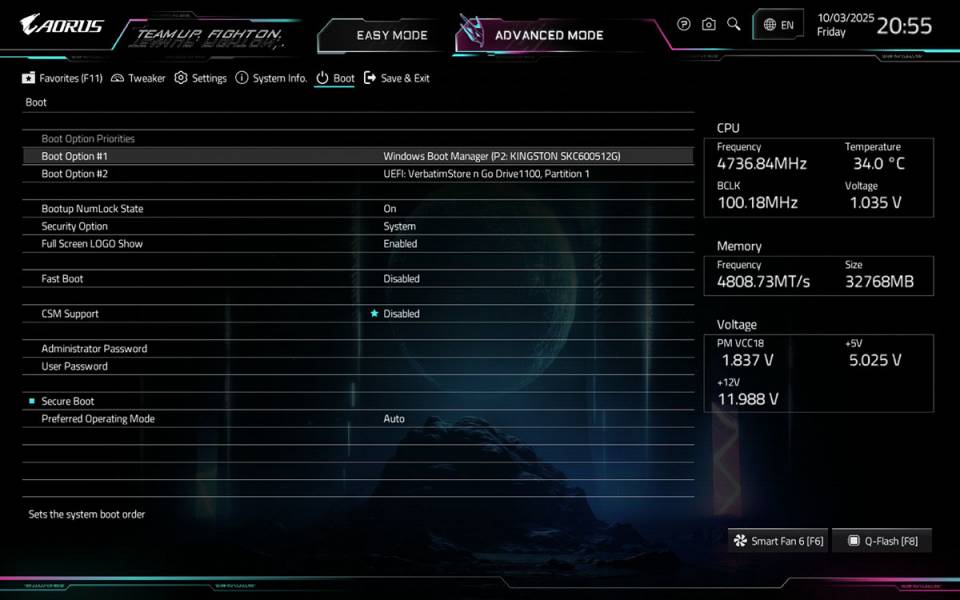This screenshot has width=960, height=600.
Task: Change the Preferred Operating Mode
Action: (394, 419)
